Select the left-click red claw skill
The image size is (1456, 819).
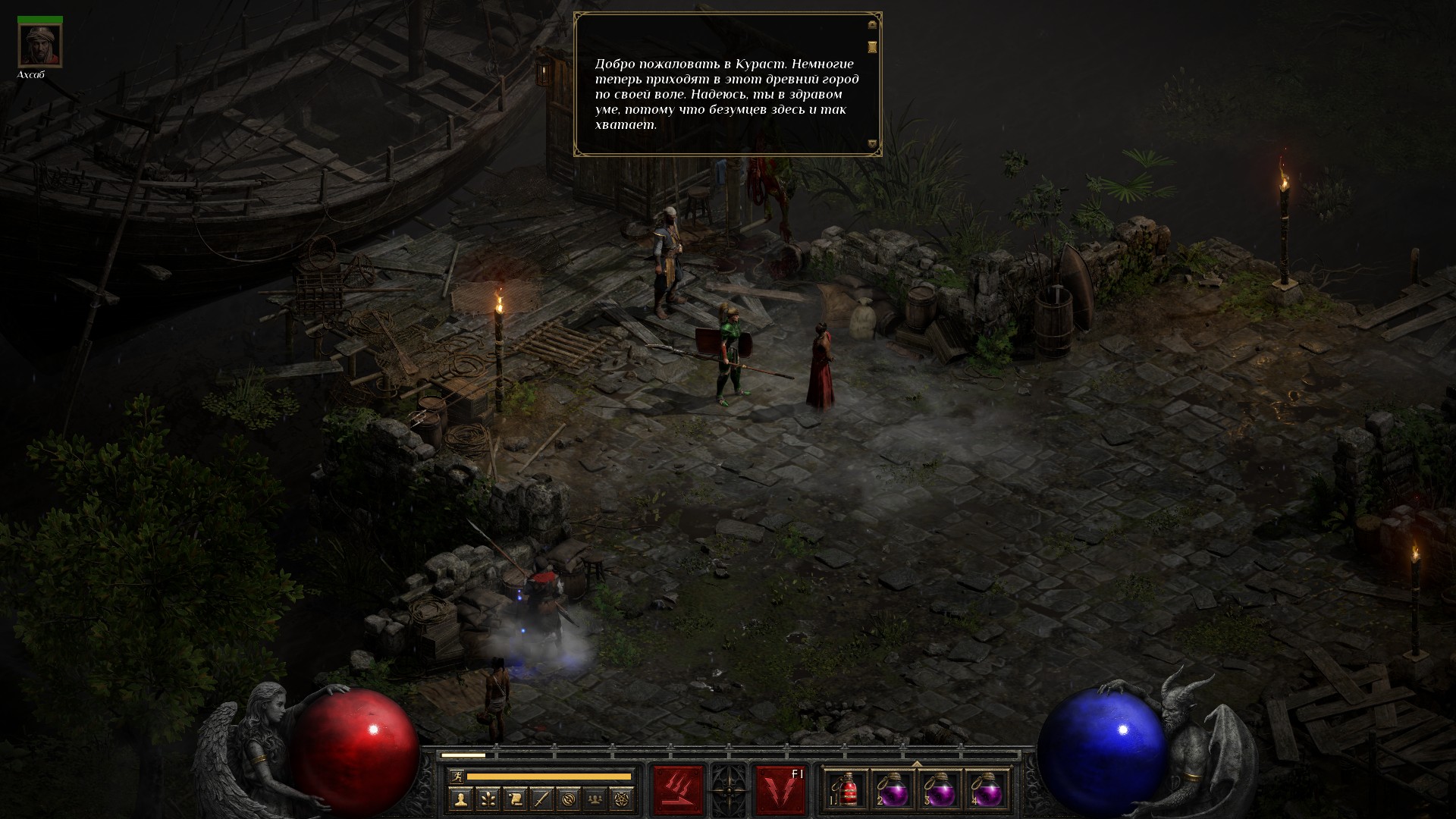678,790
